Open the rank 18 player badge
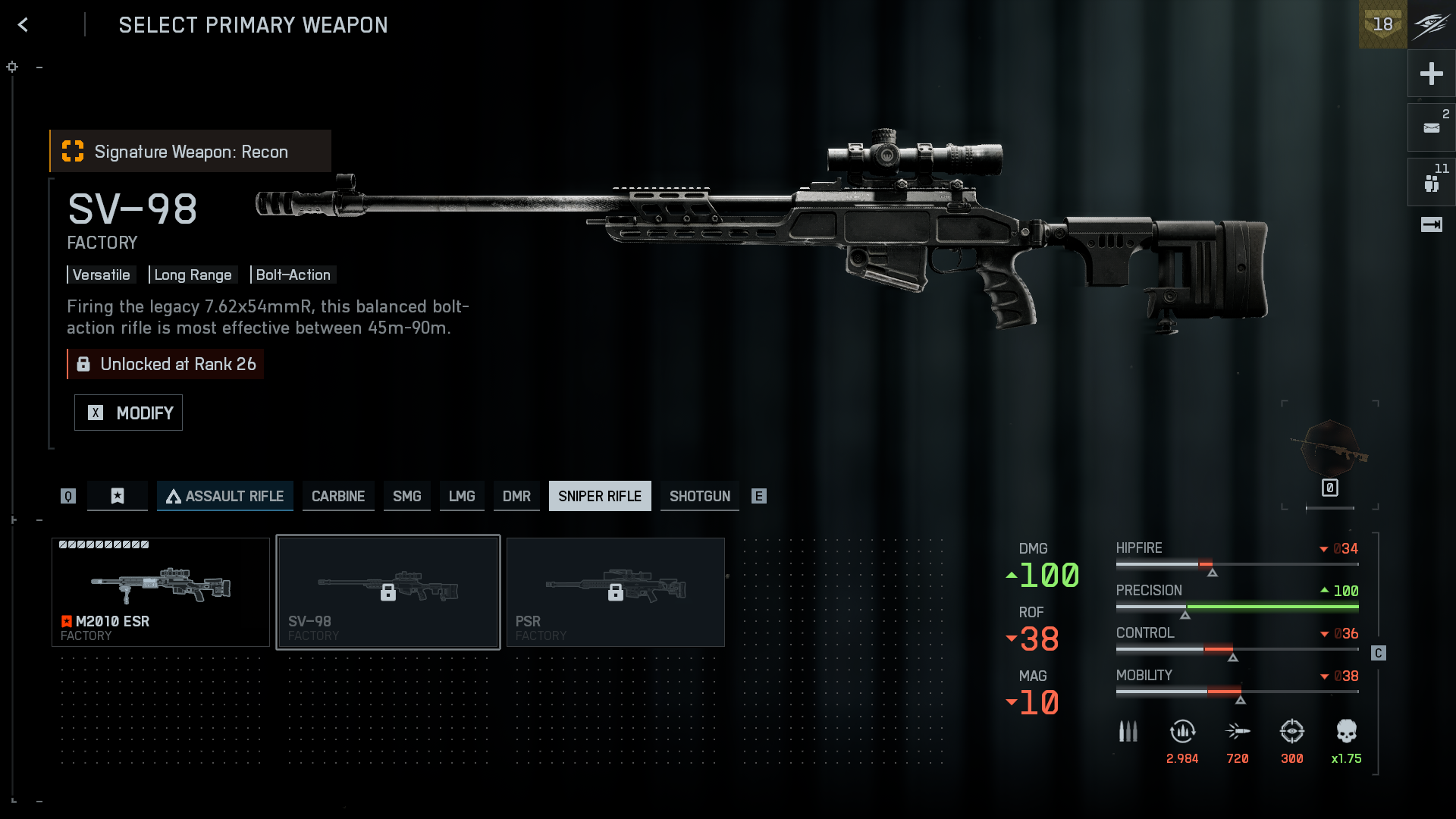The height and width of the screenshot is (819, 1456). 1382,24
